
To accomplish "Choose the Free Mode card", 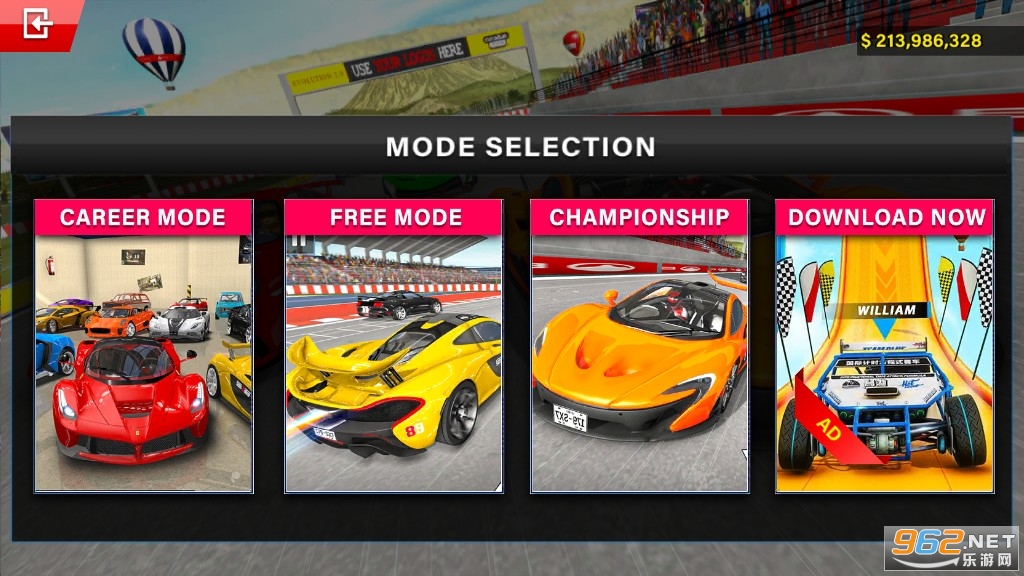I will (x=393, y=346).
